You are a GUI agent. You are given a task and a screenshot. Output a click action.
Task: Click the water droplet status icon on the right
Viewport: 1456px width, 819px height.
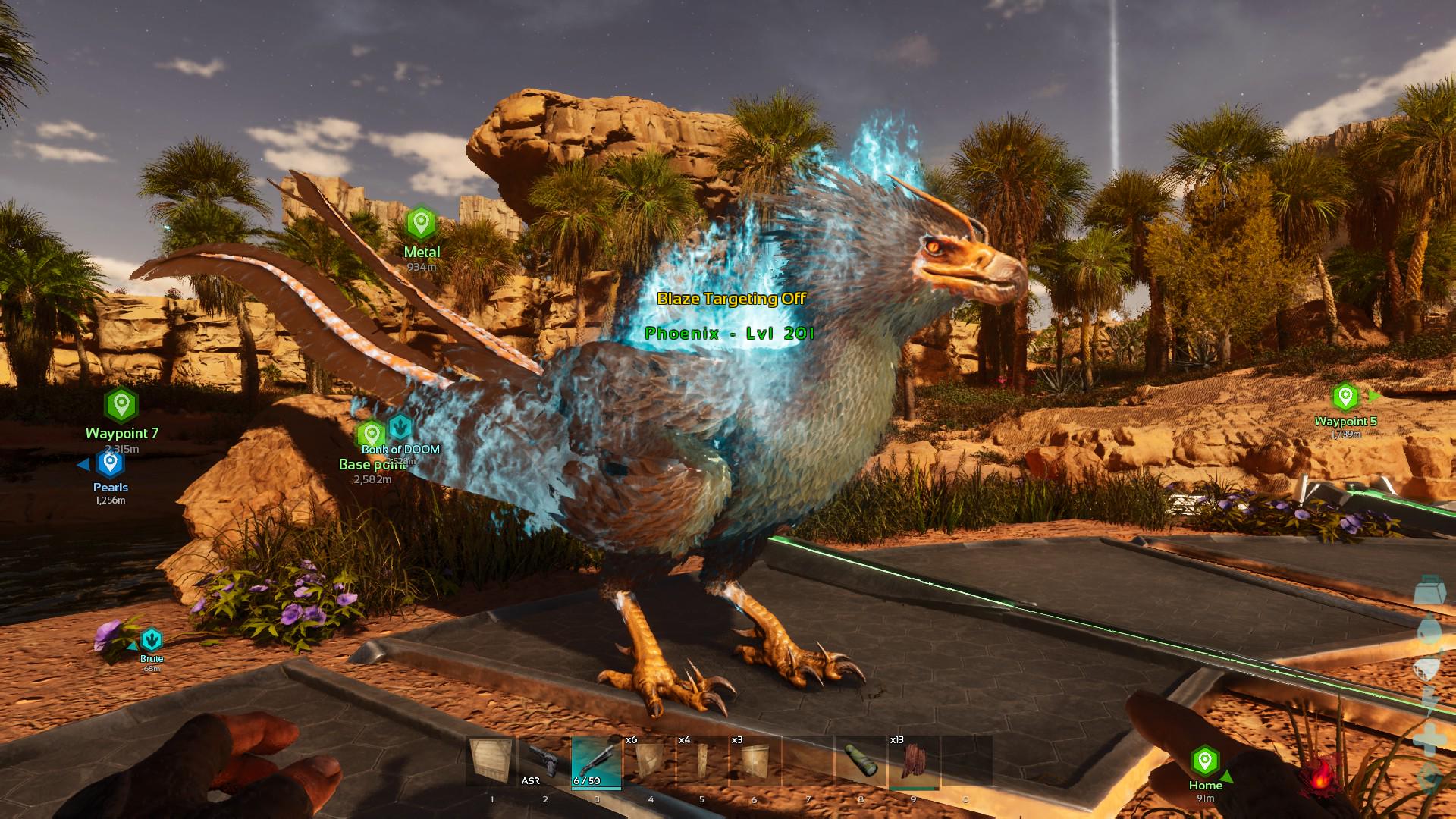(1429, 631)
